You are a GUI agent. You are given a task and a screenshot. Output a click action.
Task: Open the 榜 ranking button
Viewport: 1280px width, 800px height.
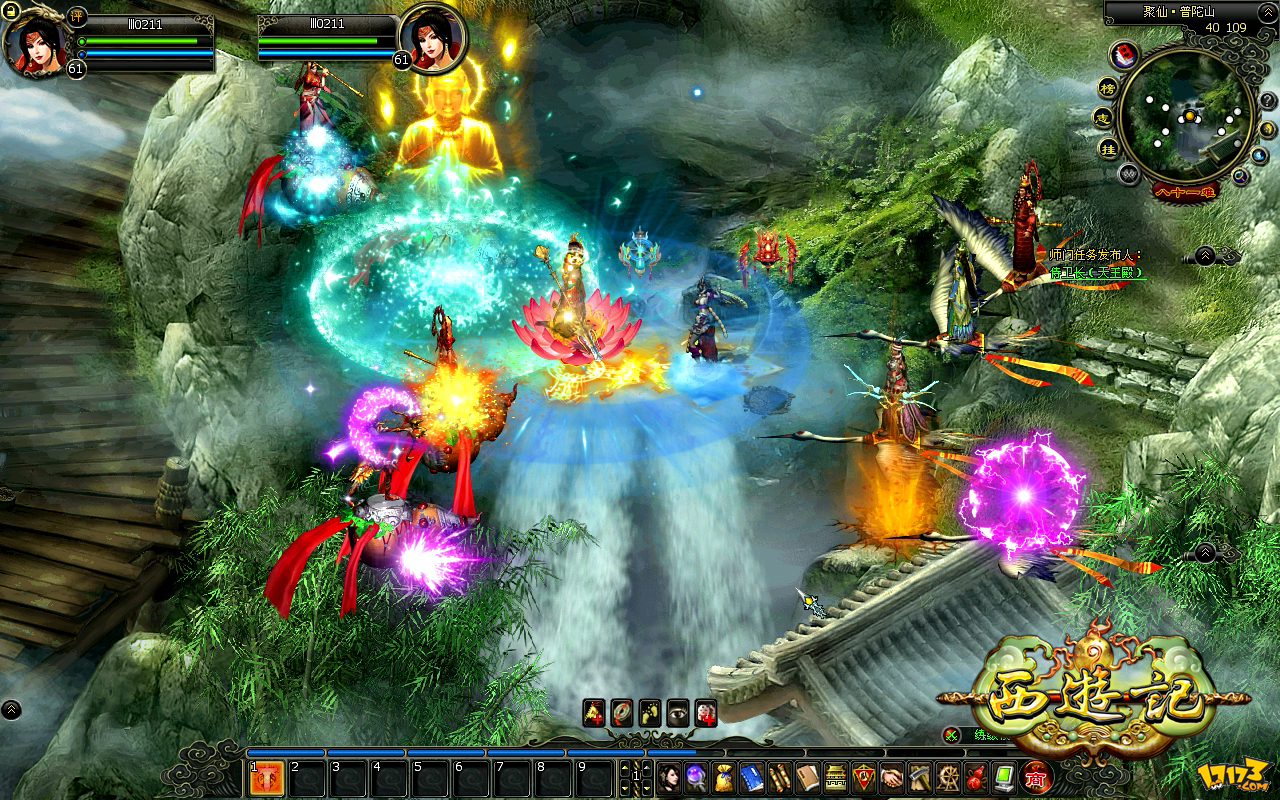coord(1108,87)
